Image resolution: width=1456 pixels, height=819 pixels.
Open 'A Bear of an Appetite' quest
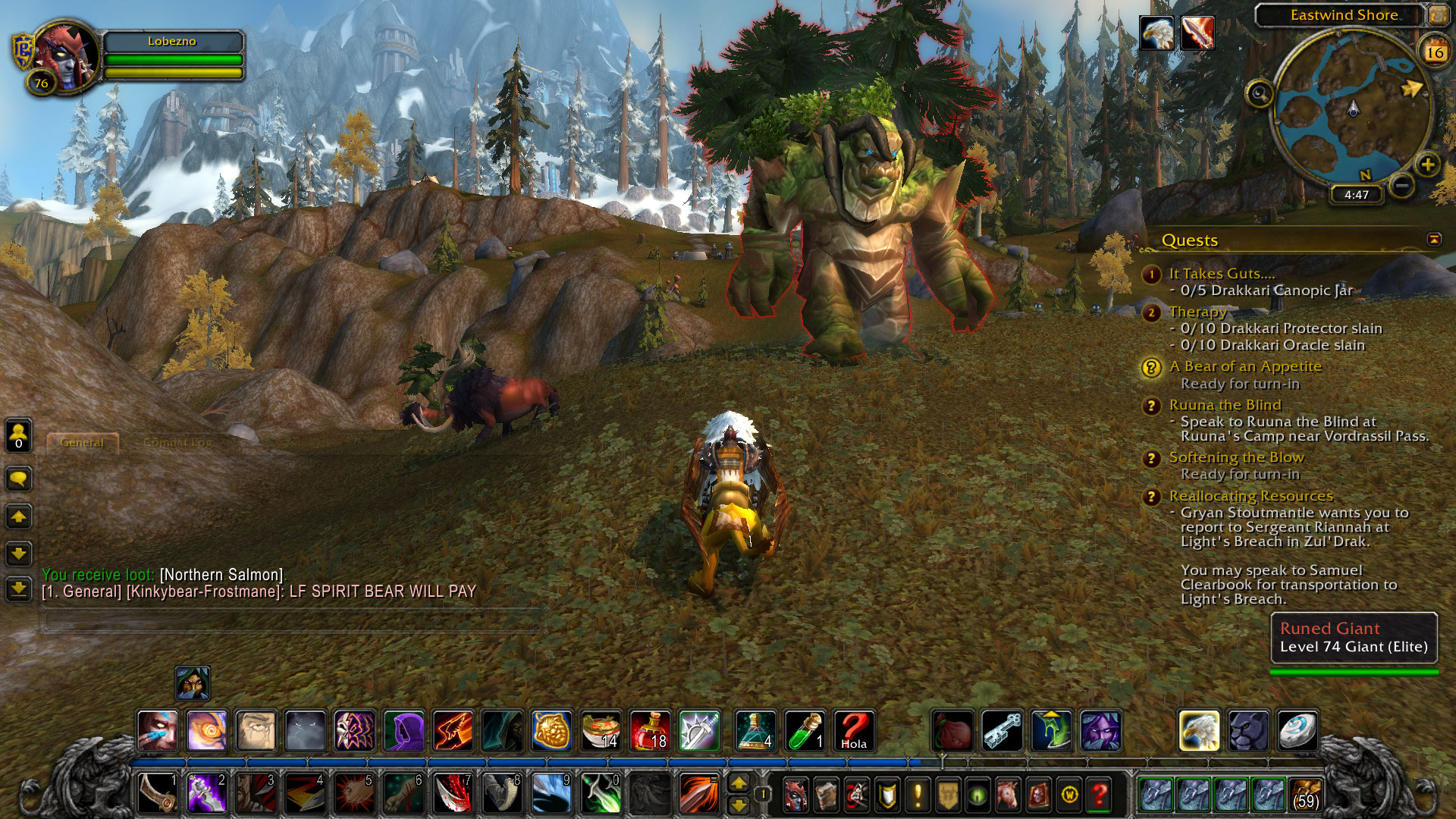click(x=1244, y=366)
